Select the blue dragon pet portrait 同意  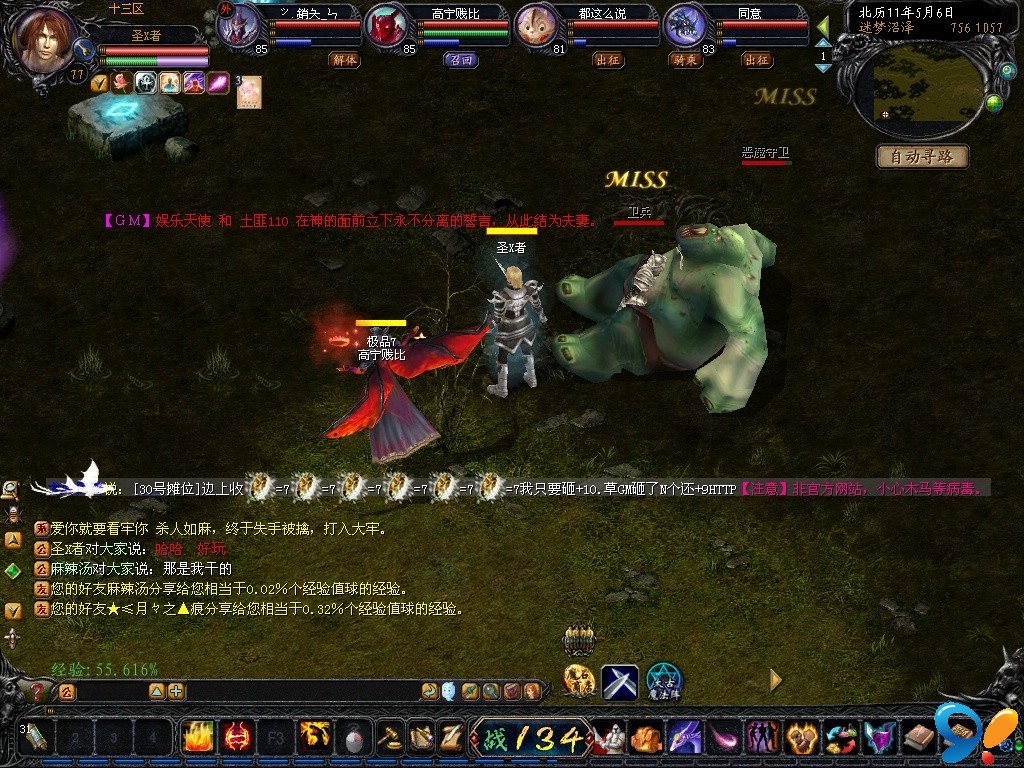(687, 27)
